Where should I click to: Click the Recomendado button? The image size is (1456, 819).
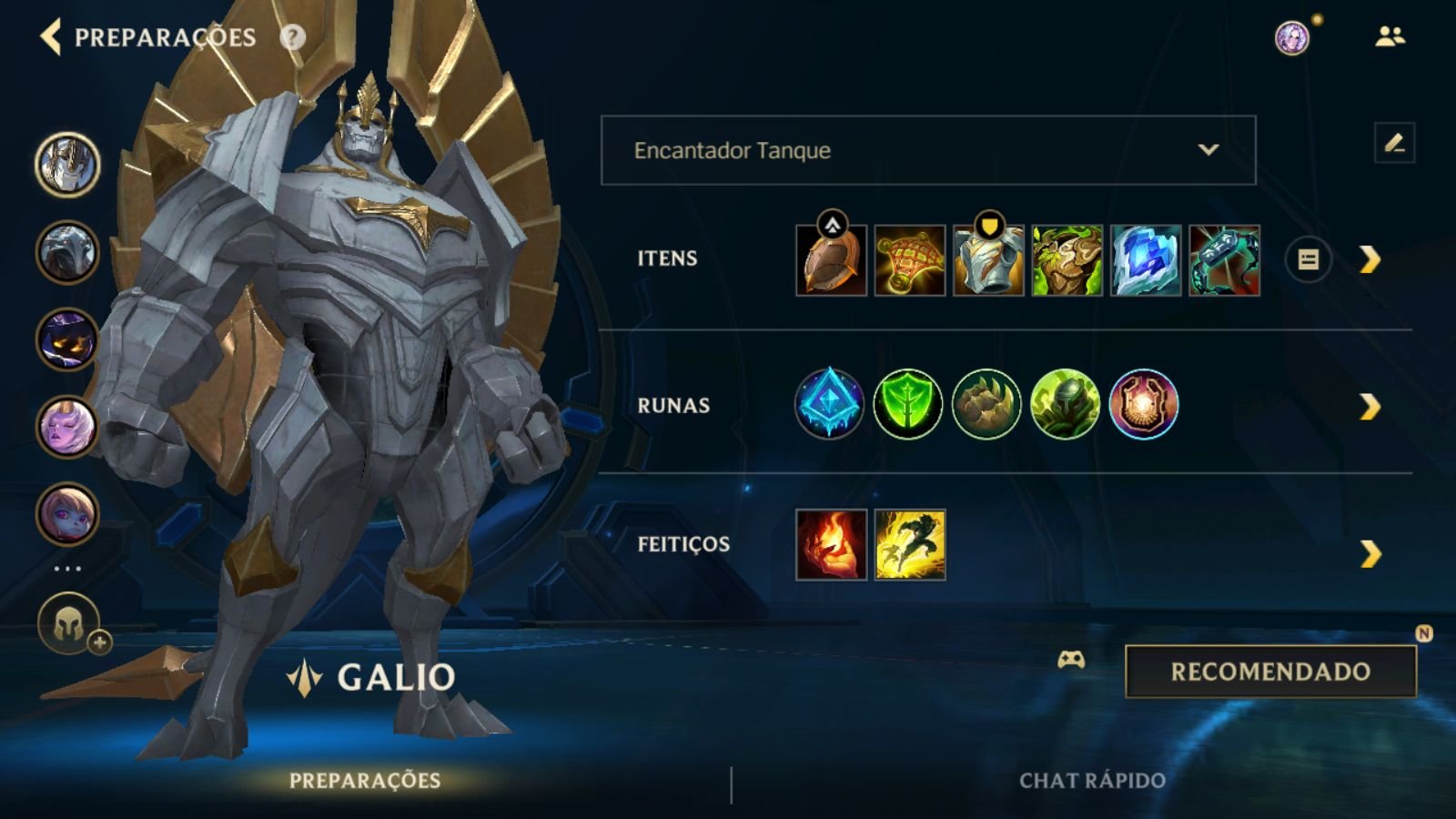pyautogui.click(x=1271, y=670)
